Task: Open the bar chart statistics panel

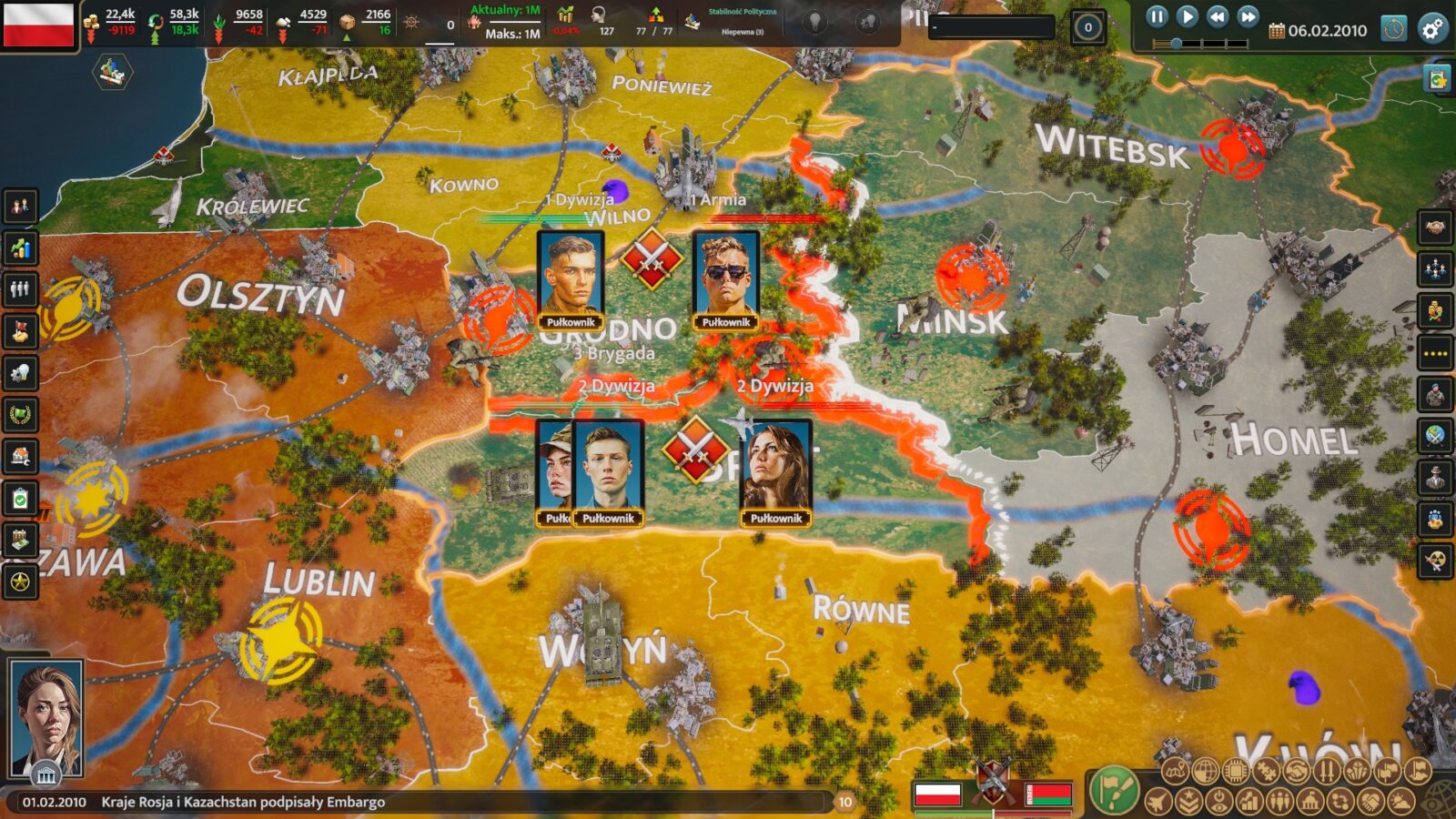Action: (20, 248)
